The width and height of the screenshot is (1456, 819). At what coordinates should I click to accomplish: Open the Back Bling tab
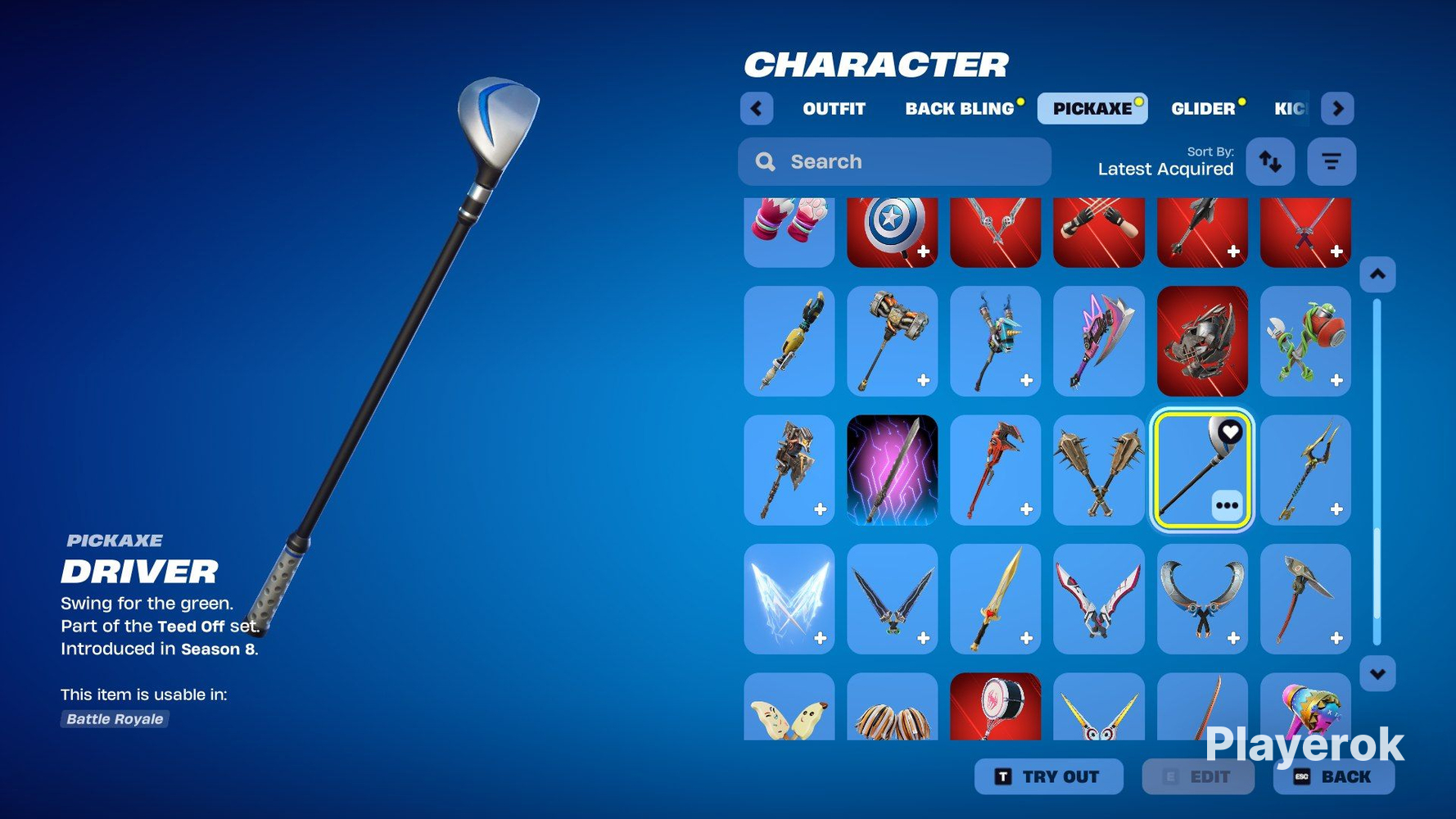959,109
